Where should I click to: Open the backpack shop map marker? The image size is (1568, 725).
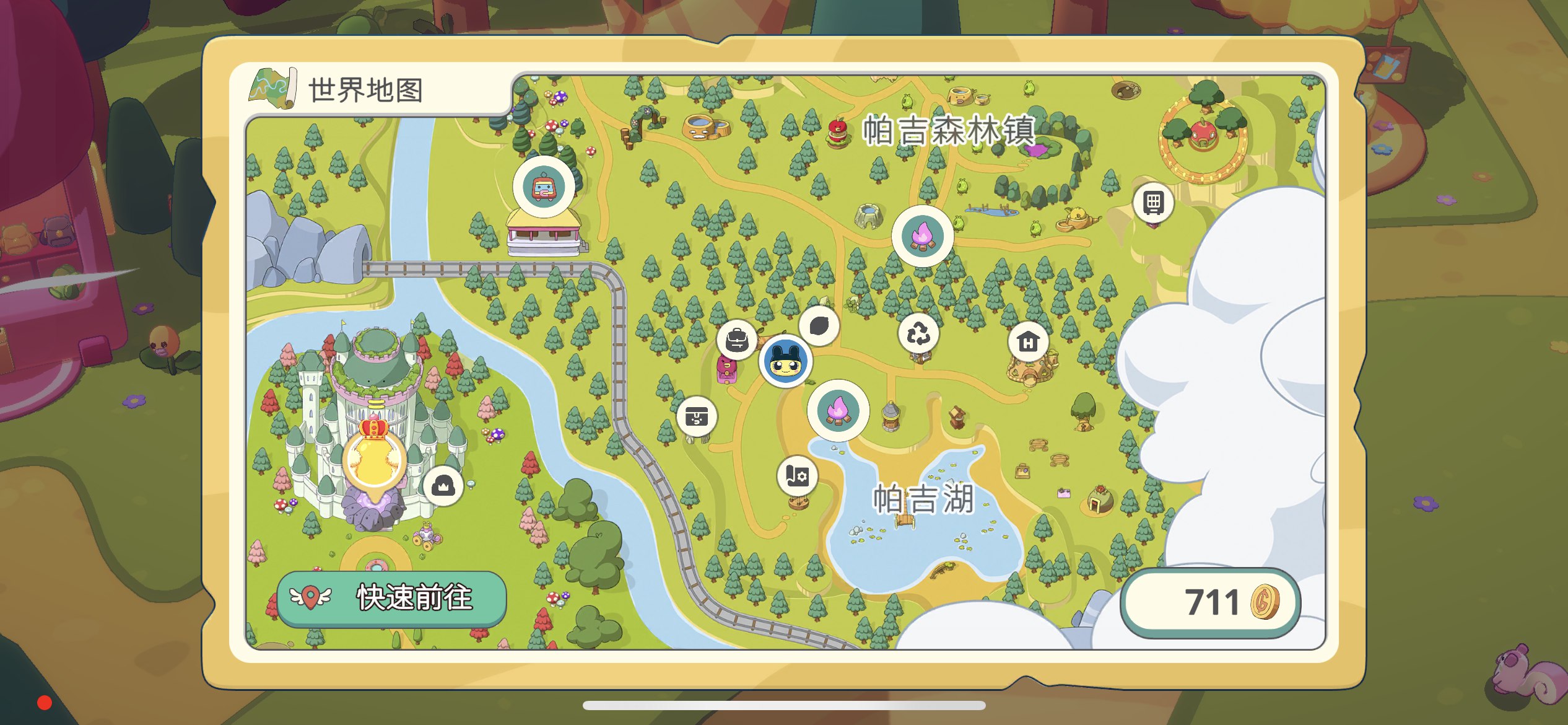737,340
